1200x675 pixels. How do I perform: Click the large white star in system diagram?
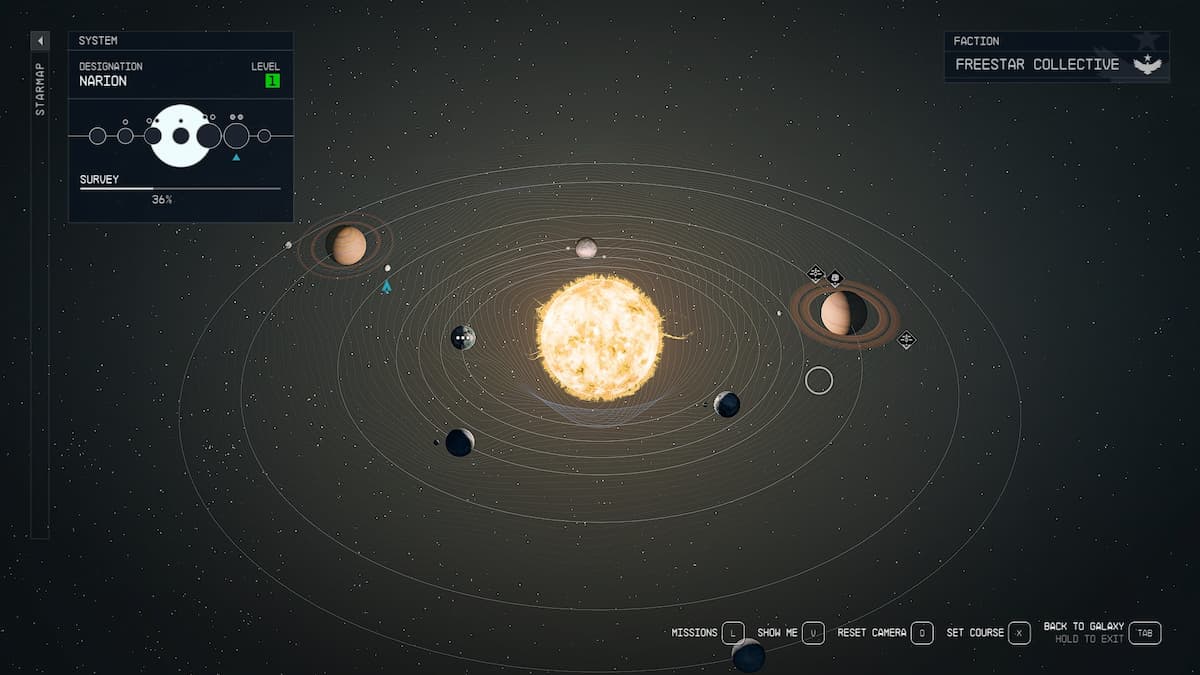tap(180, 135)
